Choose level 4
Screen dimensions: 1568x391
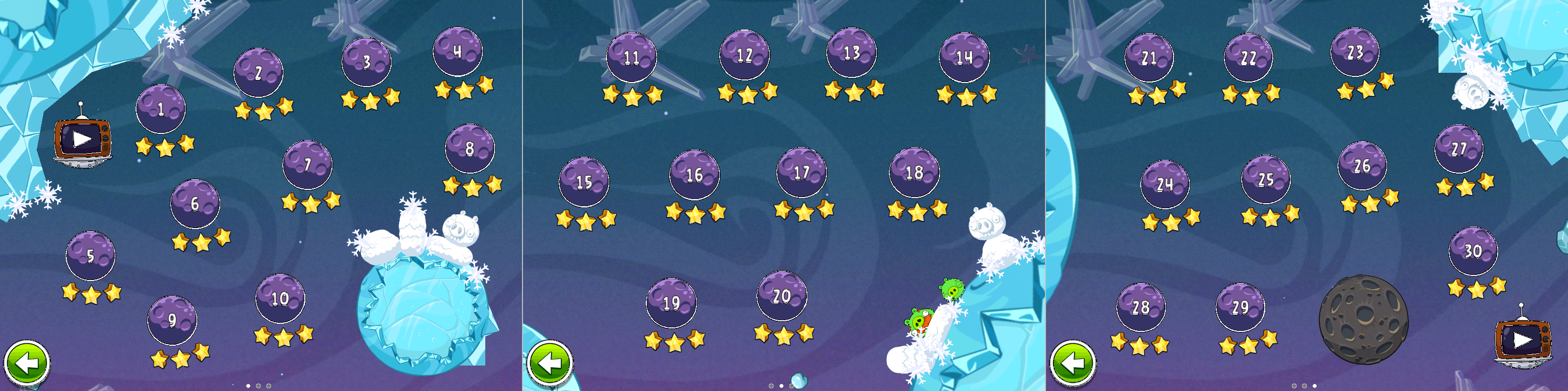tap(457, 52)
